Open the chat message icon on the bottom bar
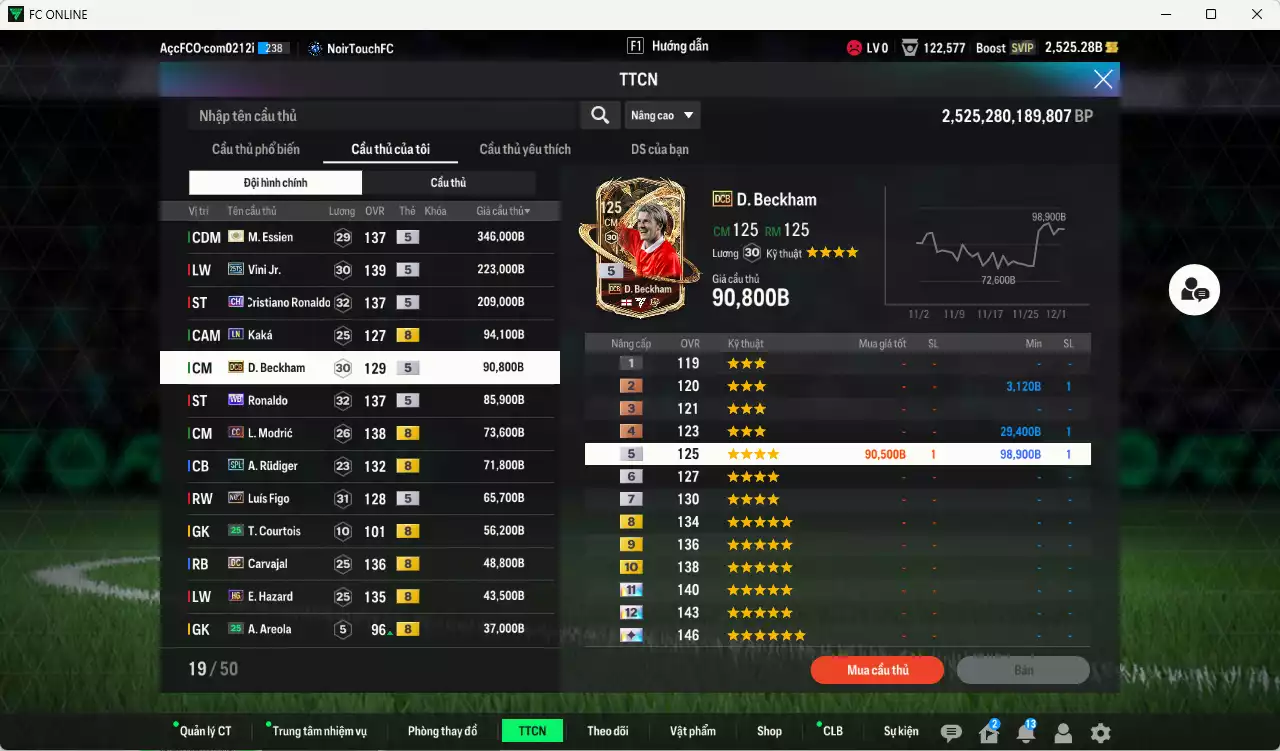This screenshot has width=1280, height=751. pyautogui.click(x=952, y=732)
